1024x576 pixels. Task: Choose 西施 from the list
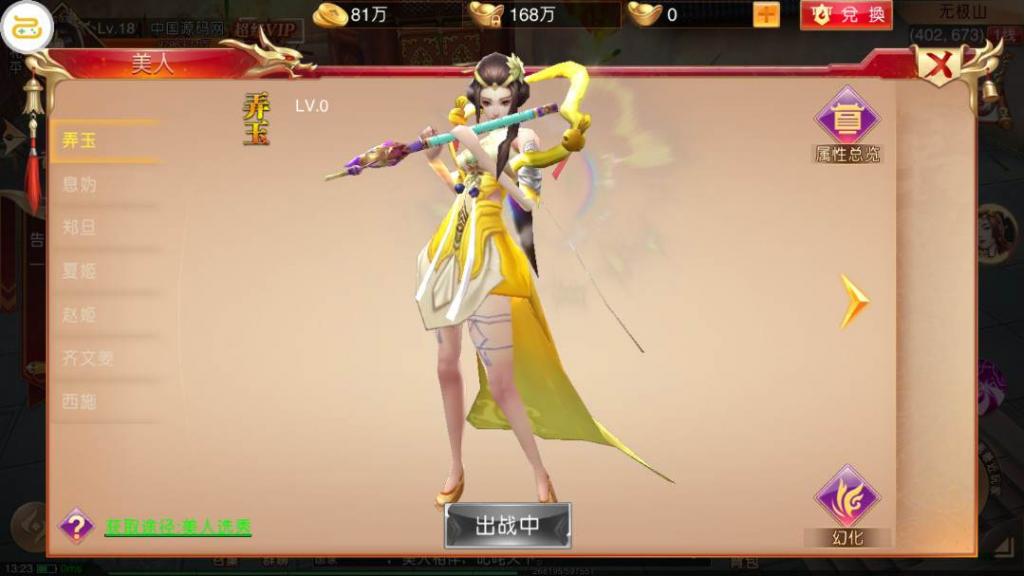(x=80, y=401)
